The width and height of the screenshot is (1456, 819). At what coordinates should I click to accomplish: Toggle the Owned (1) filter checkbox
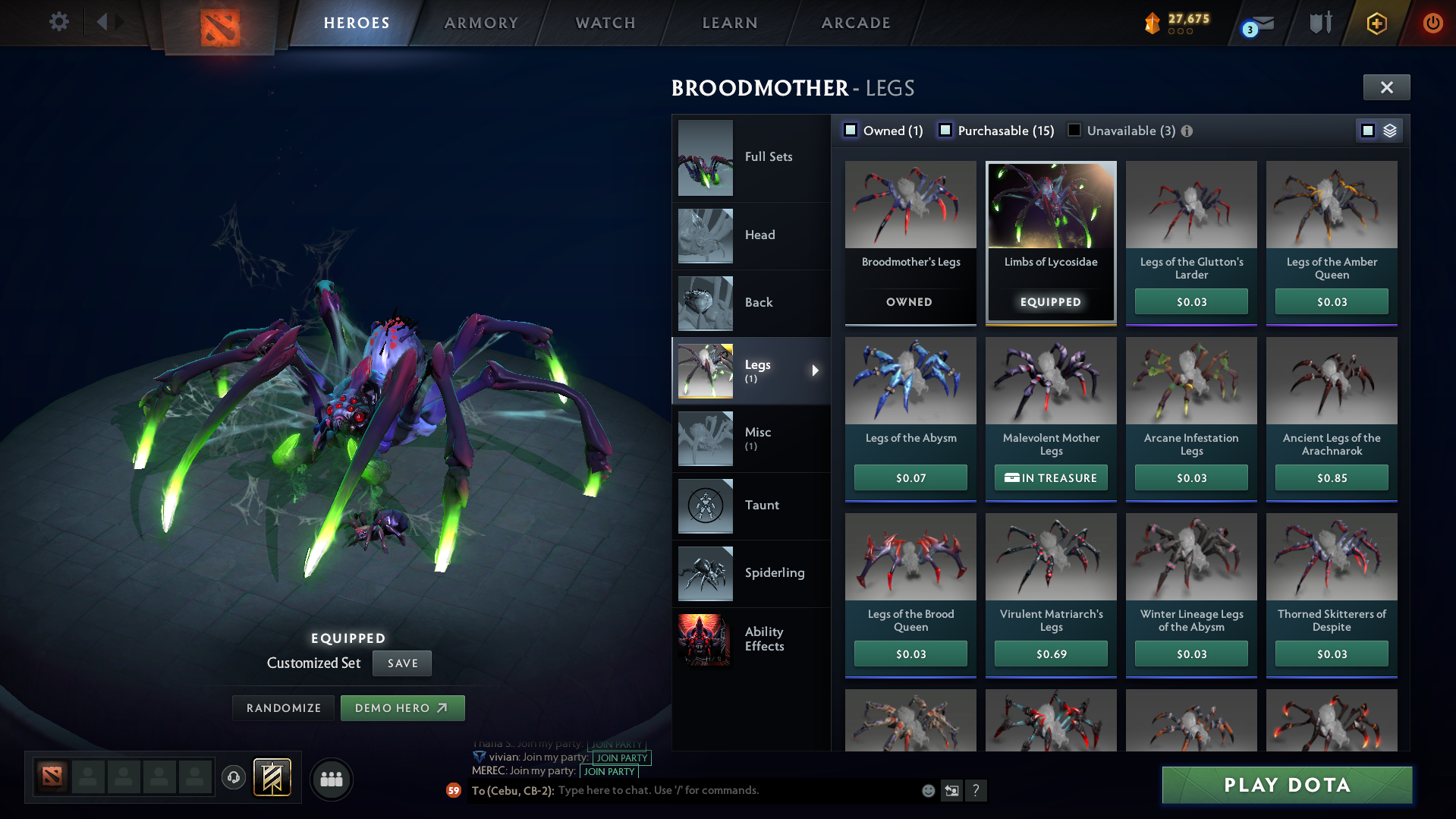(x=851, y=130)
